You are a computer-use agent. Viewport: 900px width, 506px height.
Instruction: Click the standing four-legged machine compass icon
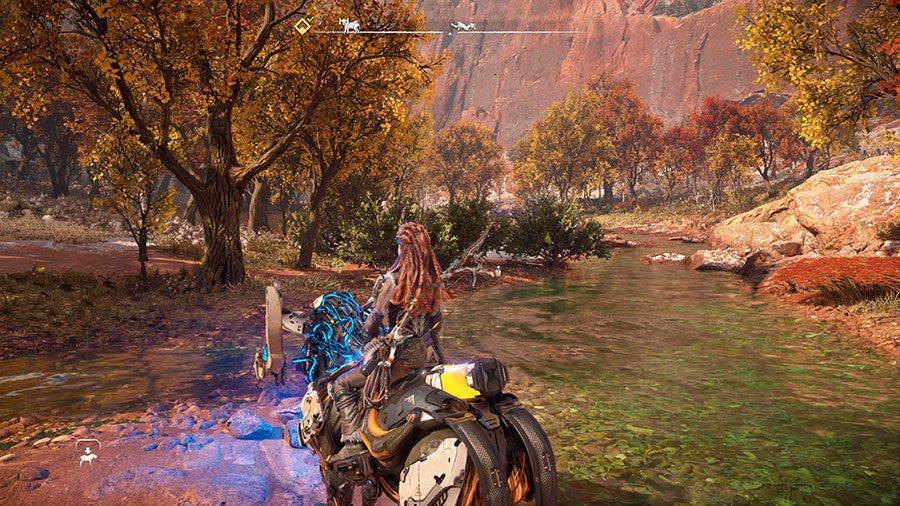coord(350,25)
